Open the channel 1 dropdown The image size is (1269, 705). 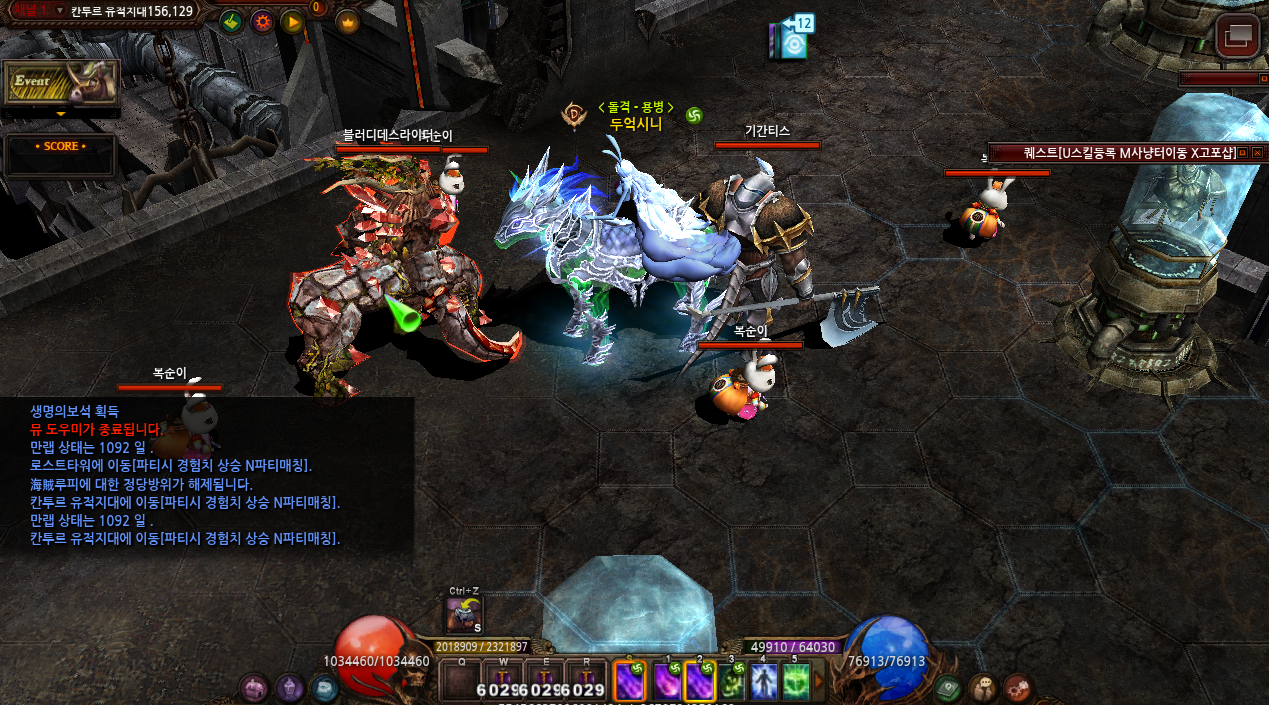click(59, 10)
